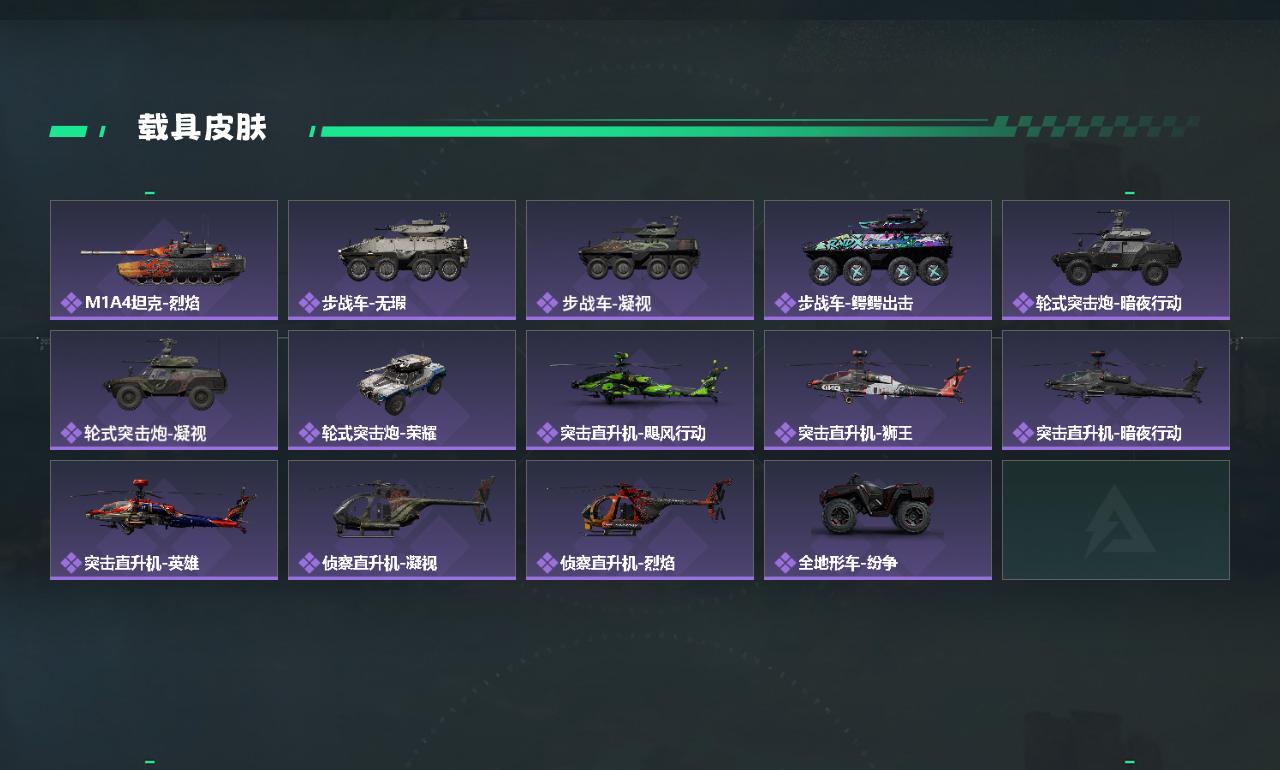Select the 突击直升机-英雄 skin tile
This screenshot has height=770, width=1280.
click(164, 519)
